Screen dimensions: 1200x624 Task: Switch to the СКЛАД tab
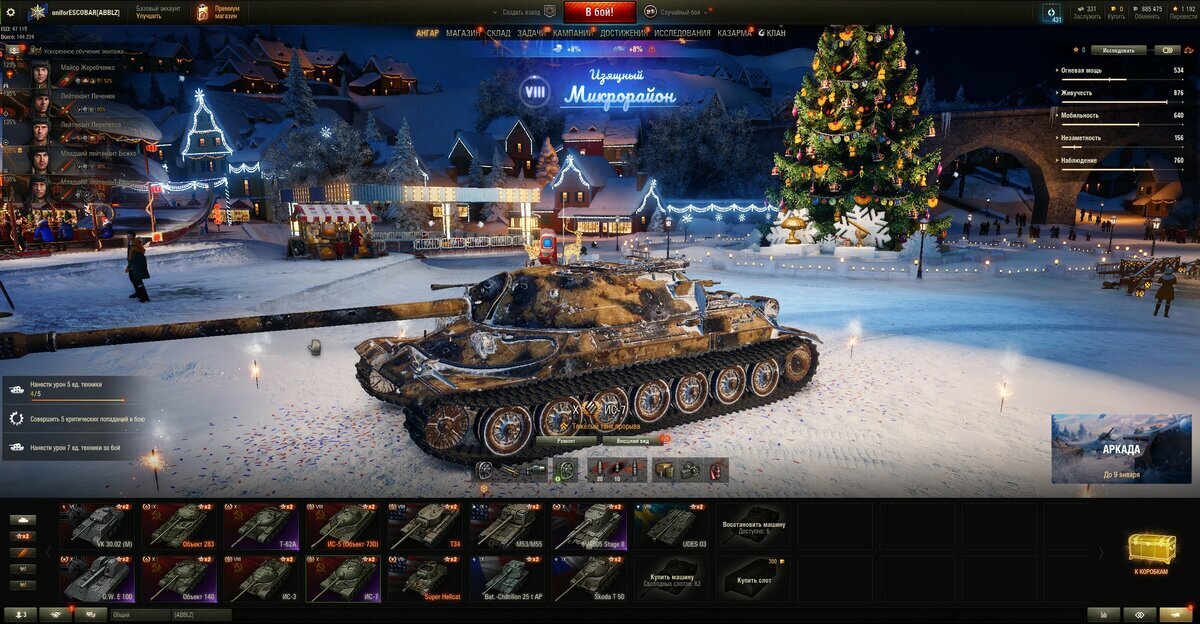[x=499, y=33]
